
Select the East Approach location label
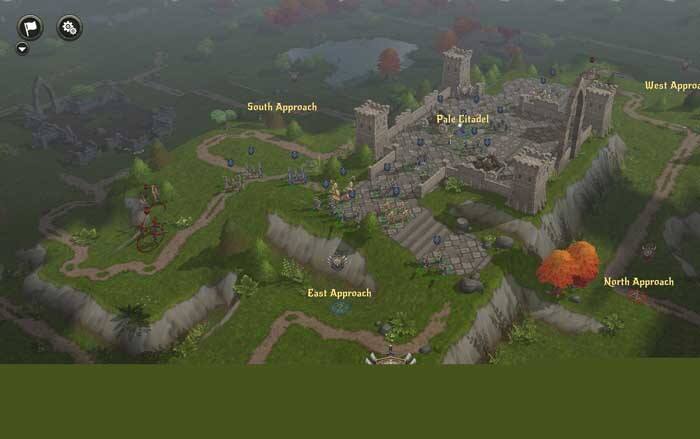coord(339,293)
